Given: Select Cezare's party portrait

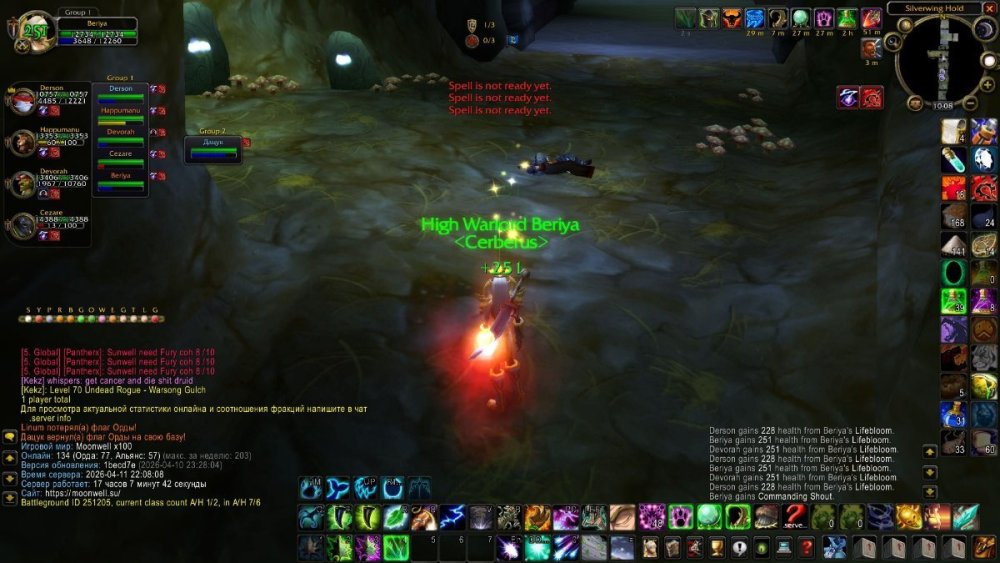Looking at the screenshot, I should pyautogui.click(x=24, y=226).
